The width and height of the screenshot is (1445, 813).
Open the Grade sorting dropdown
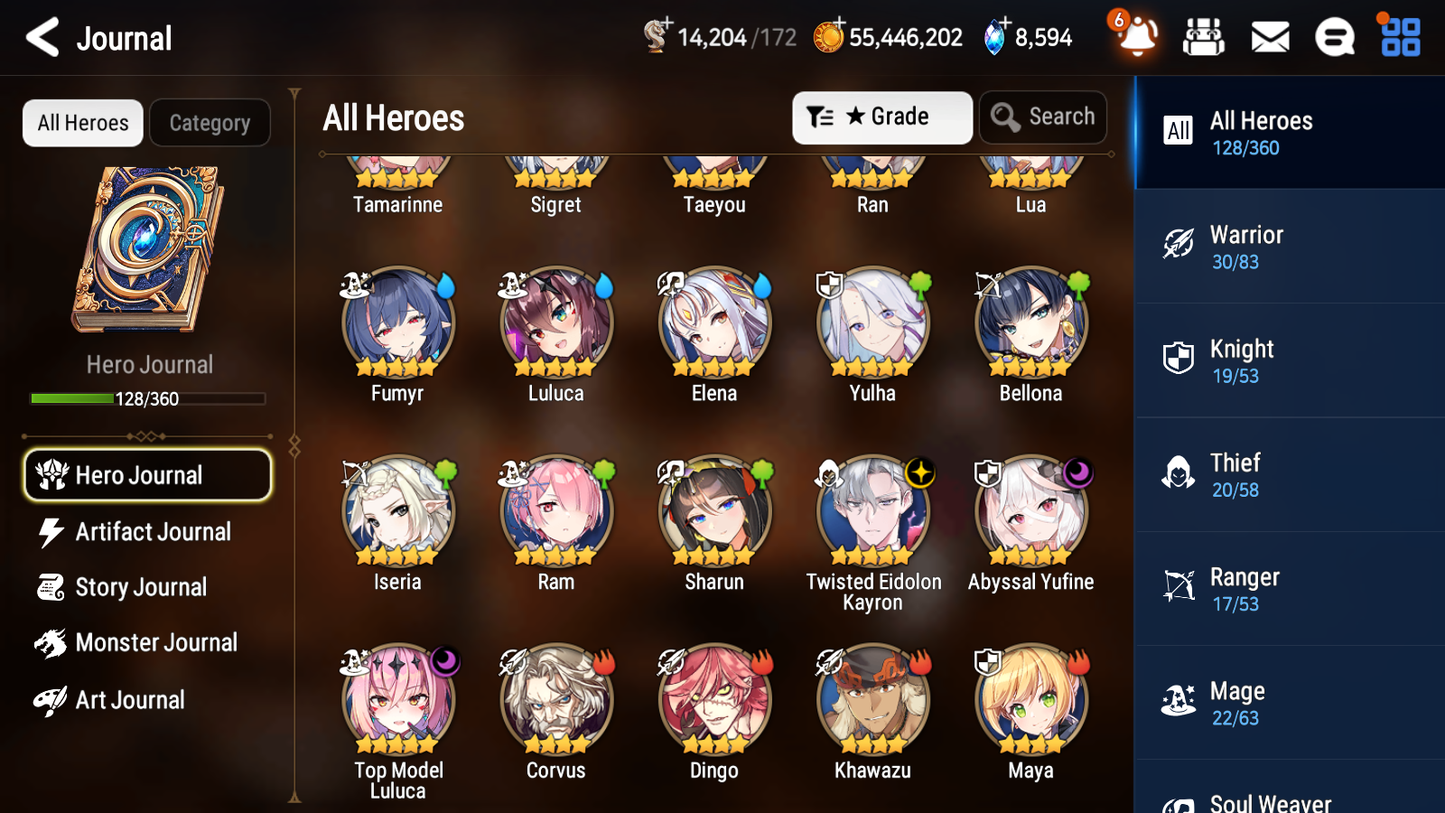tap(882, 117)
